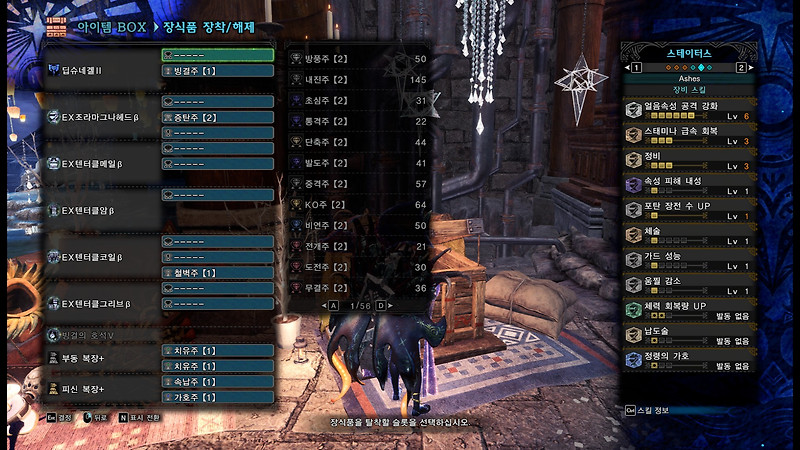Select the 초심주 [2] decoration

(358, 100)
